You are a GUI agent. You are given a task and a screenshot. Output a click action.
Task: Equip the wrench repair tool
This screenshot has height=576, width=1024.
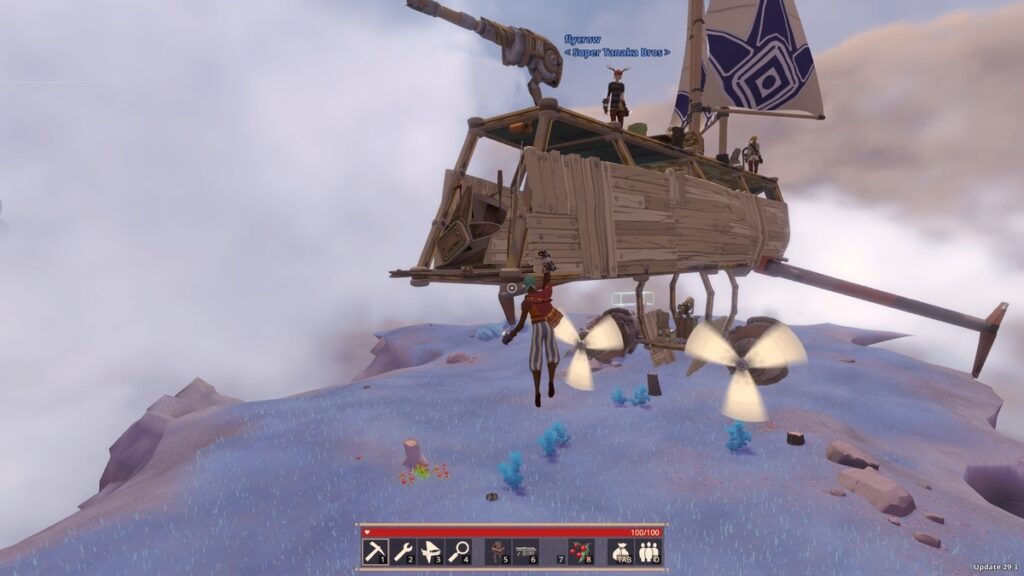tap(403, 551)
